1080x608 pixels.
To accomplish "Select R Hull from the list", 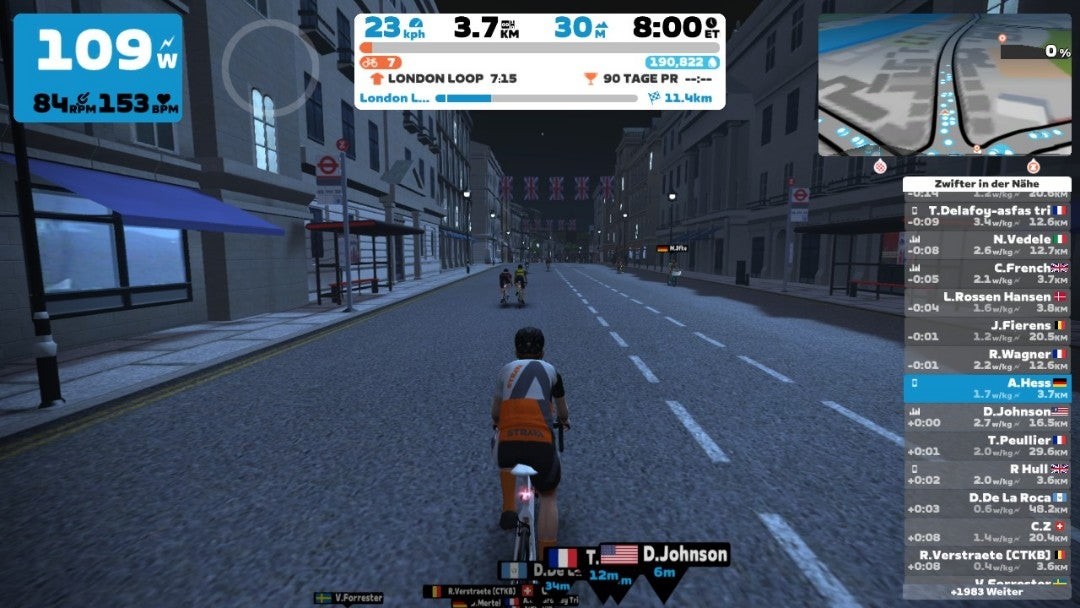I will [987, 474].
